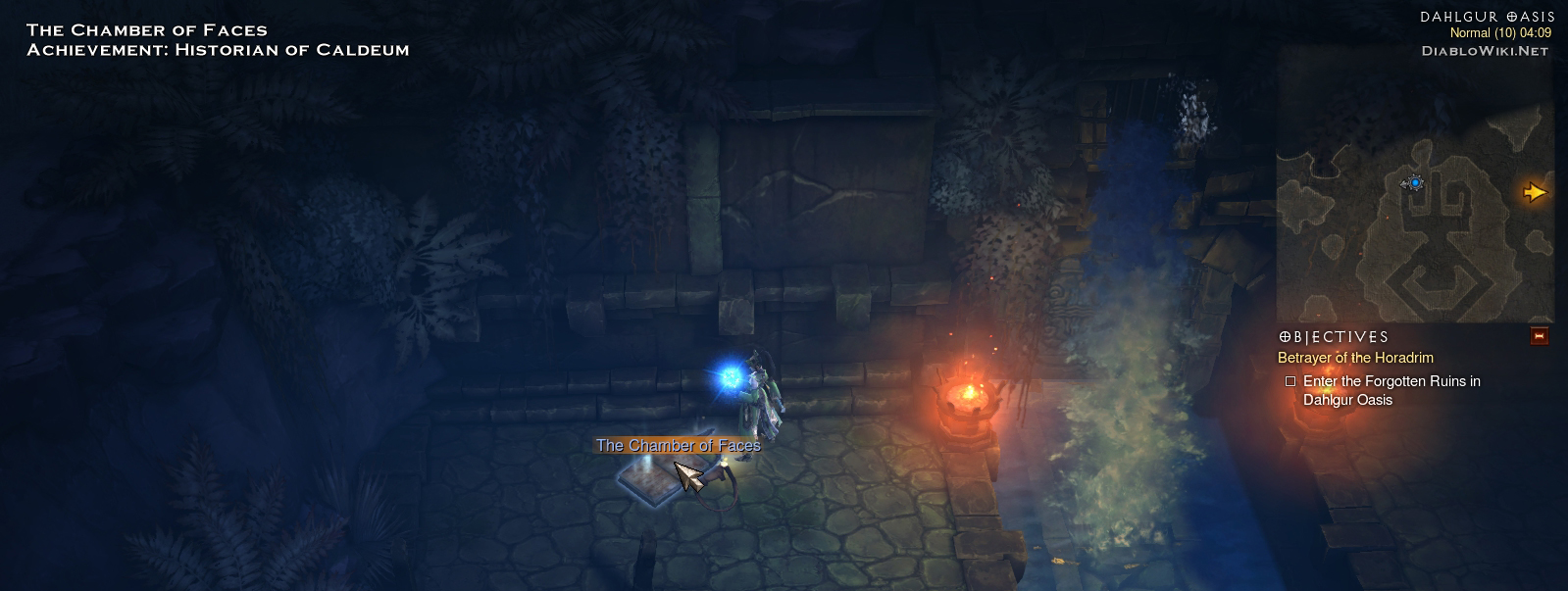1568x591 pixels.
Task: Click the blue player marker on minimap
Action: (x=1414, y=182)
